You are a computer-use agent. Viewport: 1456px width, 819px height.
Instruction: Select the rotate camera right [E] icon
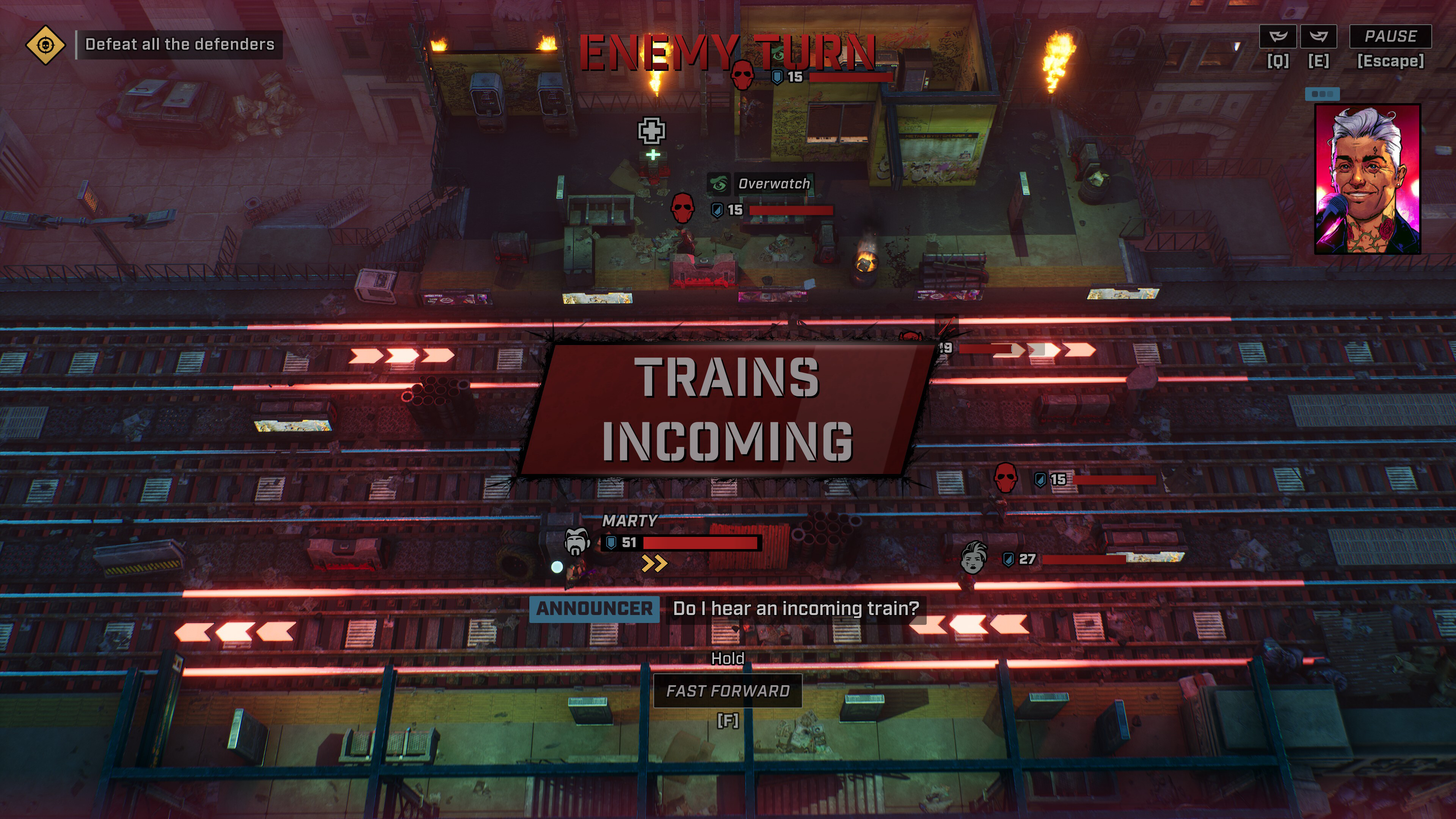(1320, 36)
